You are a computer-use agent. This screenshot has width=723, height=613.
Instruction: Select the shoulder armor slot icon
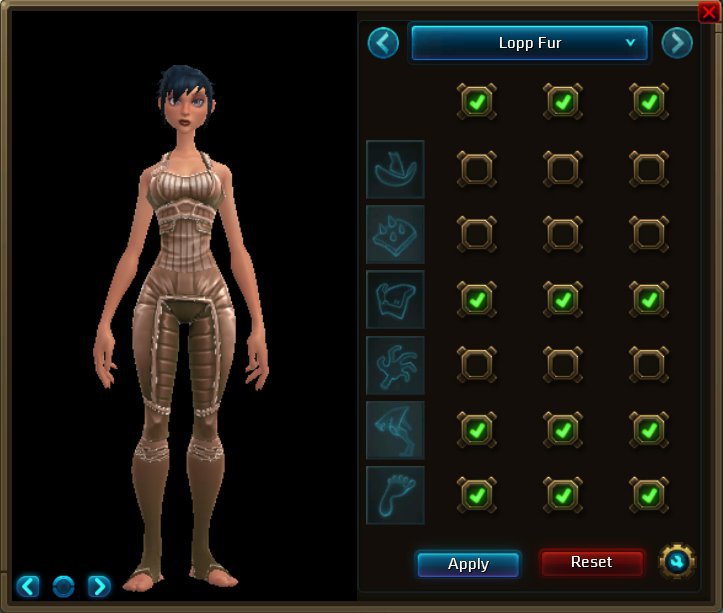395,234
